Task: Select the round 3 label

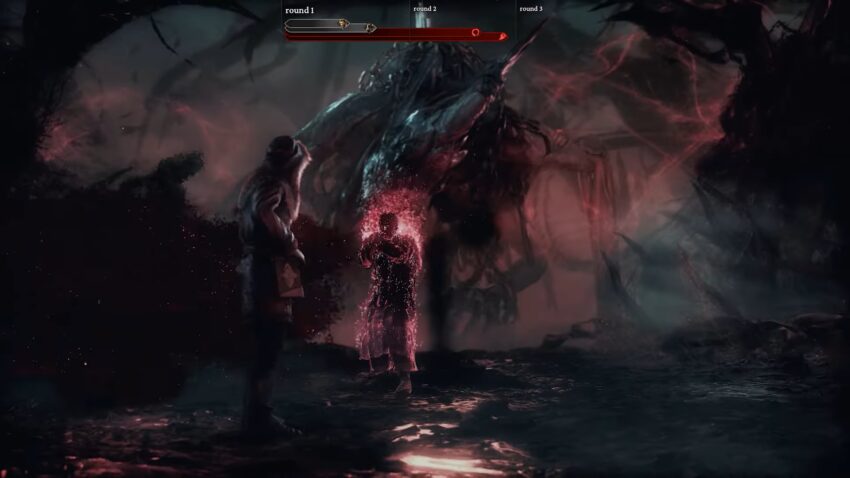Action: pyautogui.click(x=531, y=9)
